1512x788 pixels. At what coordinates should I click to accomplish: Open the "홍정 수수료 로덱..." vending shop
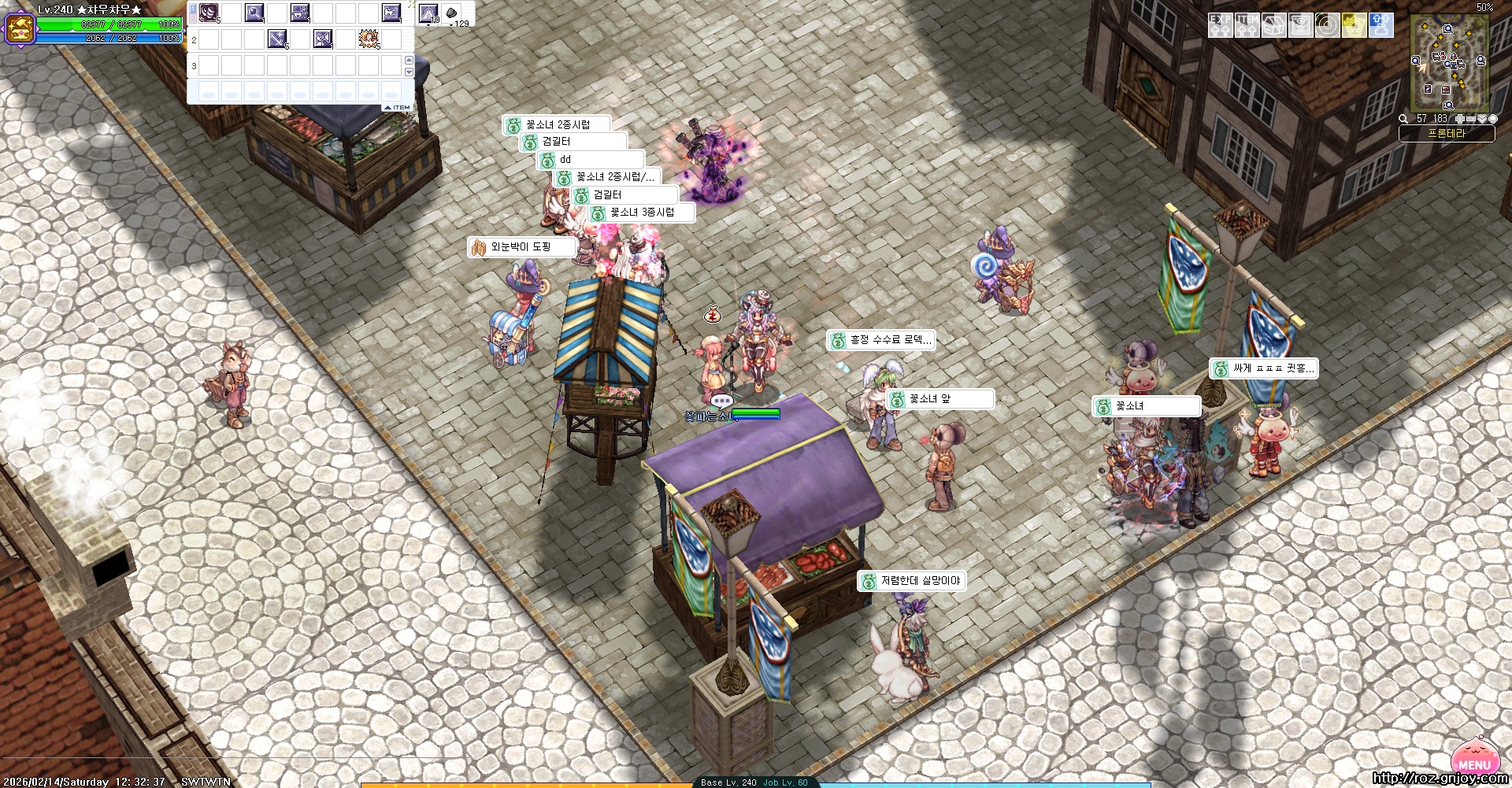pyautogui.click(x=881, y=340)
